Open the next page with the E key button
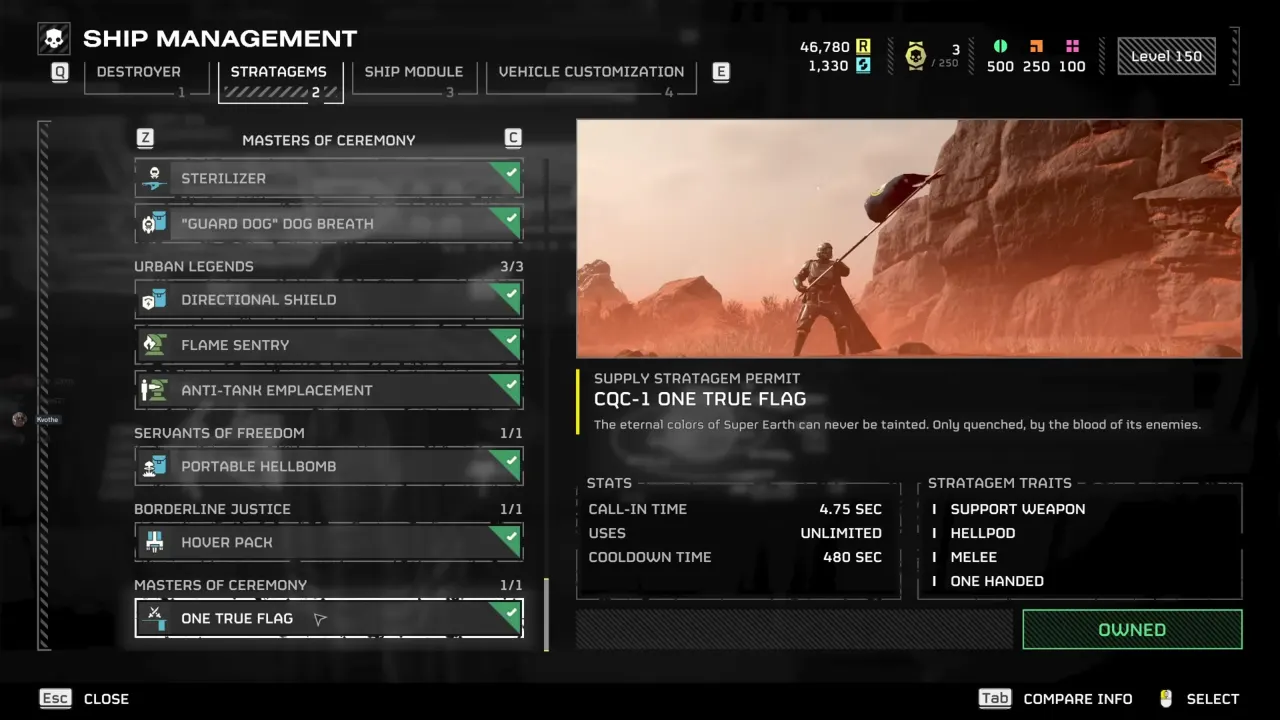Screen dimensions: 1280x720 [721, 72]
